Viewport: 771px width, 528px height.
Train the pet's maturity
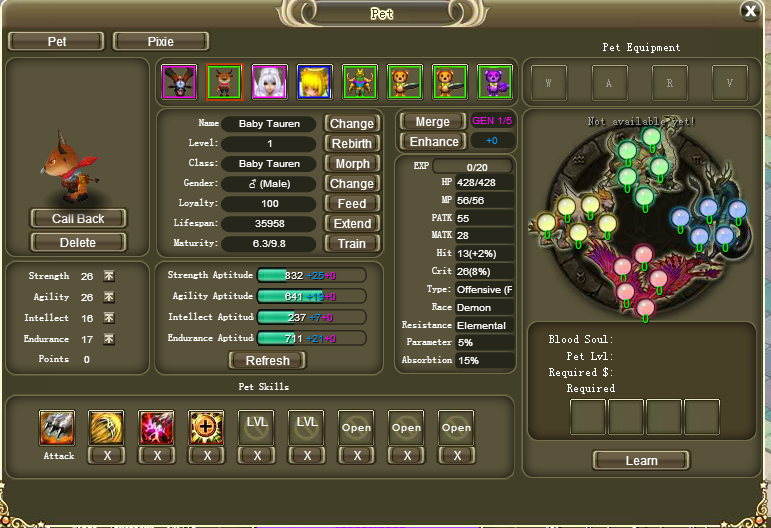(x=352, y=243)
